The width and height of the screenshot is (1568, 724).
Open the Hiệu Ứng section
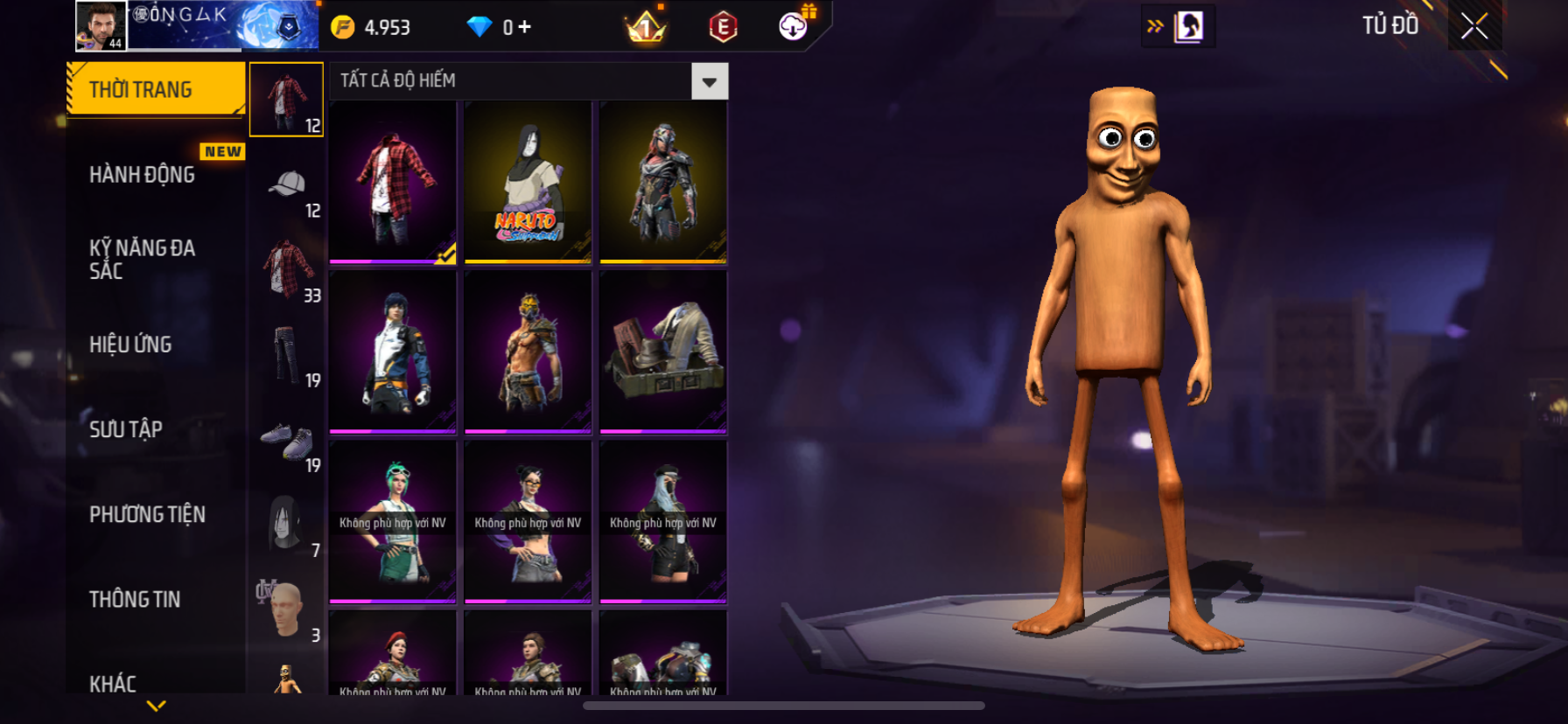pos(131,345)
